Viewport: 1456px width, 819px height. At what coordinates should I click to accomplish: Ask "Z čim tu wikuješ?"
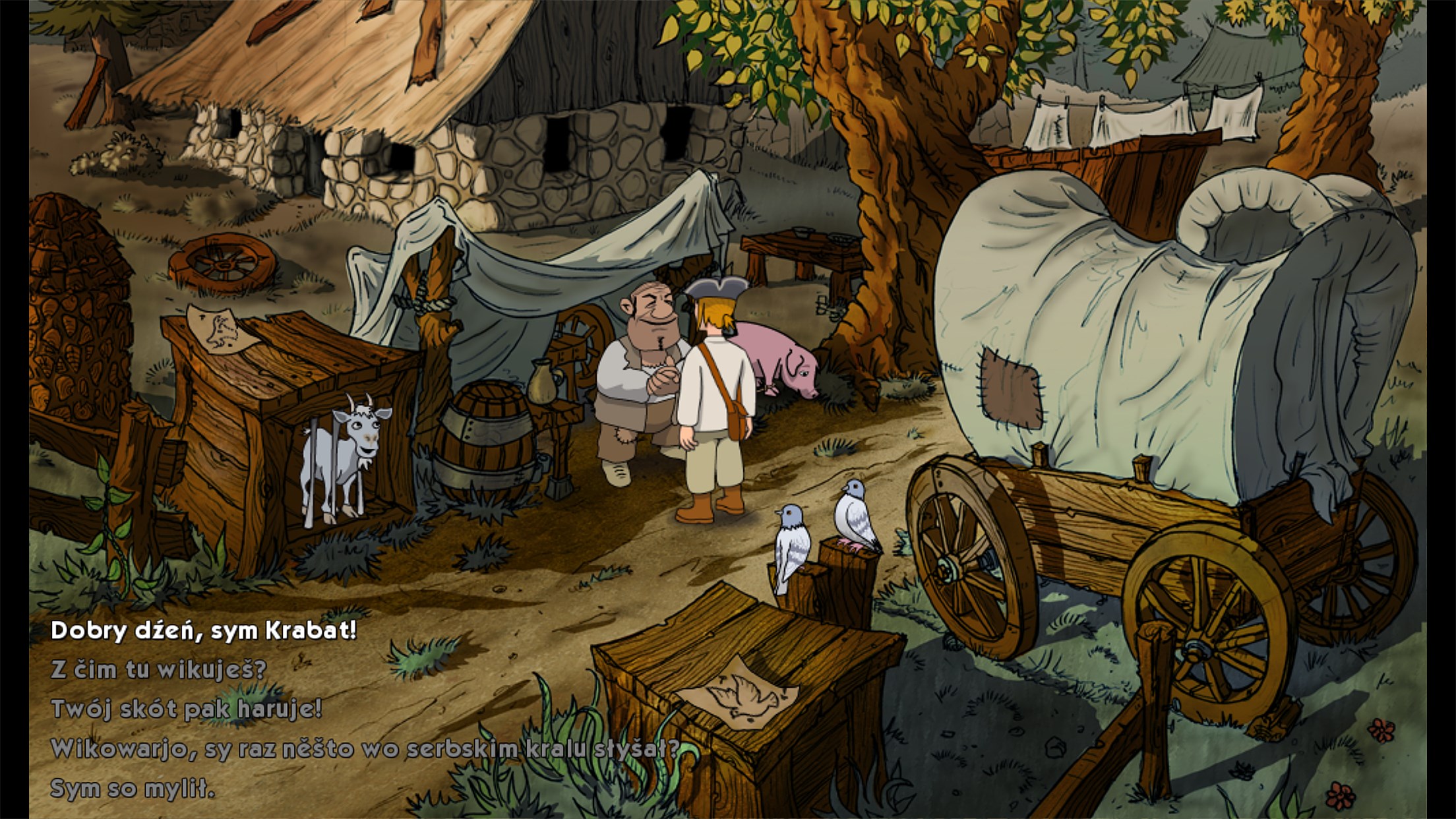(158, 670)
